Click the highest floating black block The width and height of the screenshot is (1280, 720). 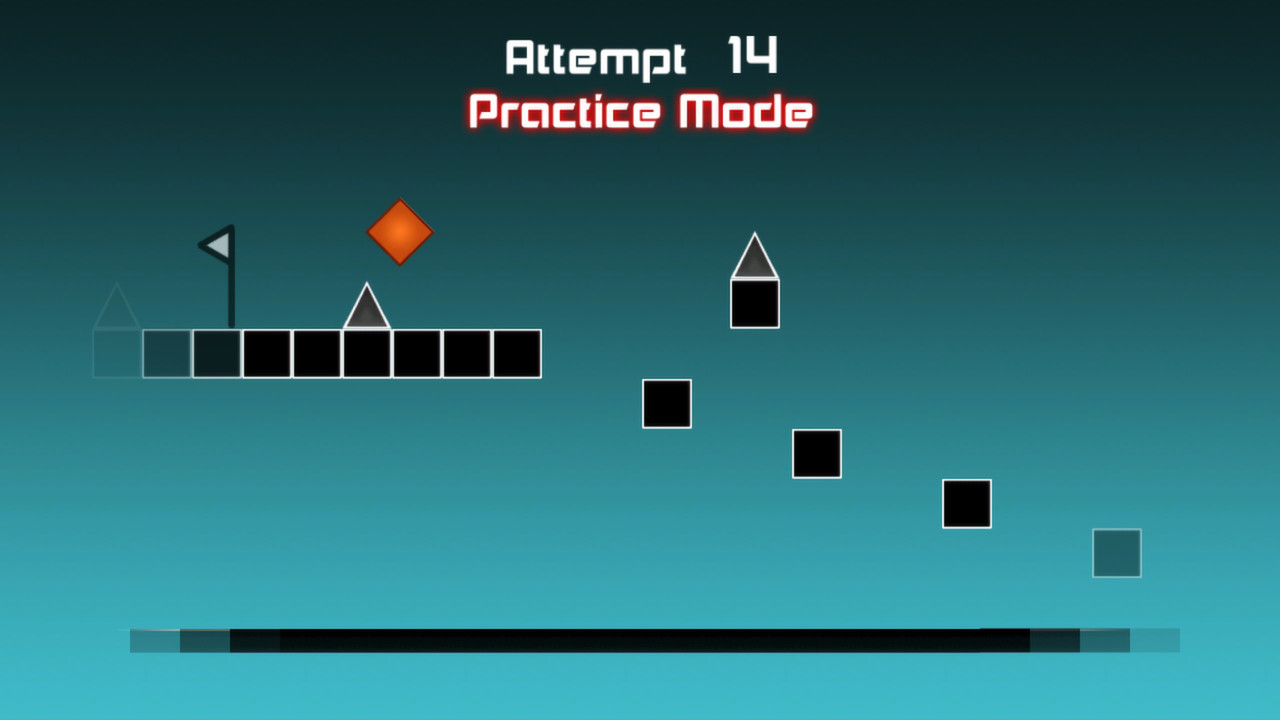click(x=666, y=403)
